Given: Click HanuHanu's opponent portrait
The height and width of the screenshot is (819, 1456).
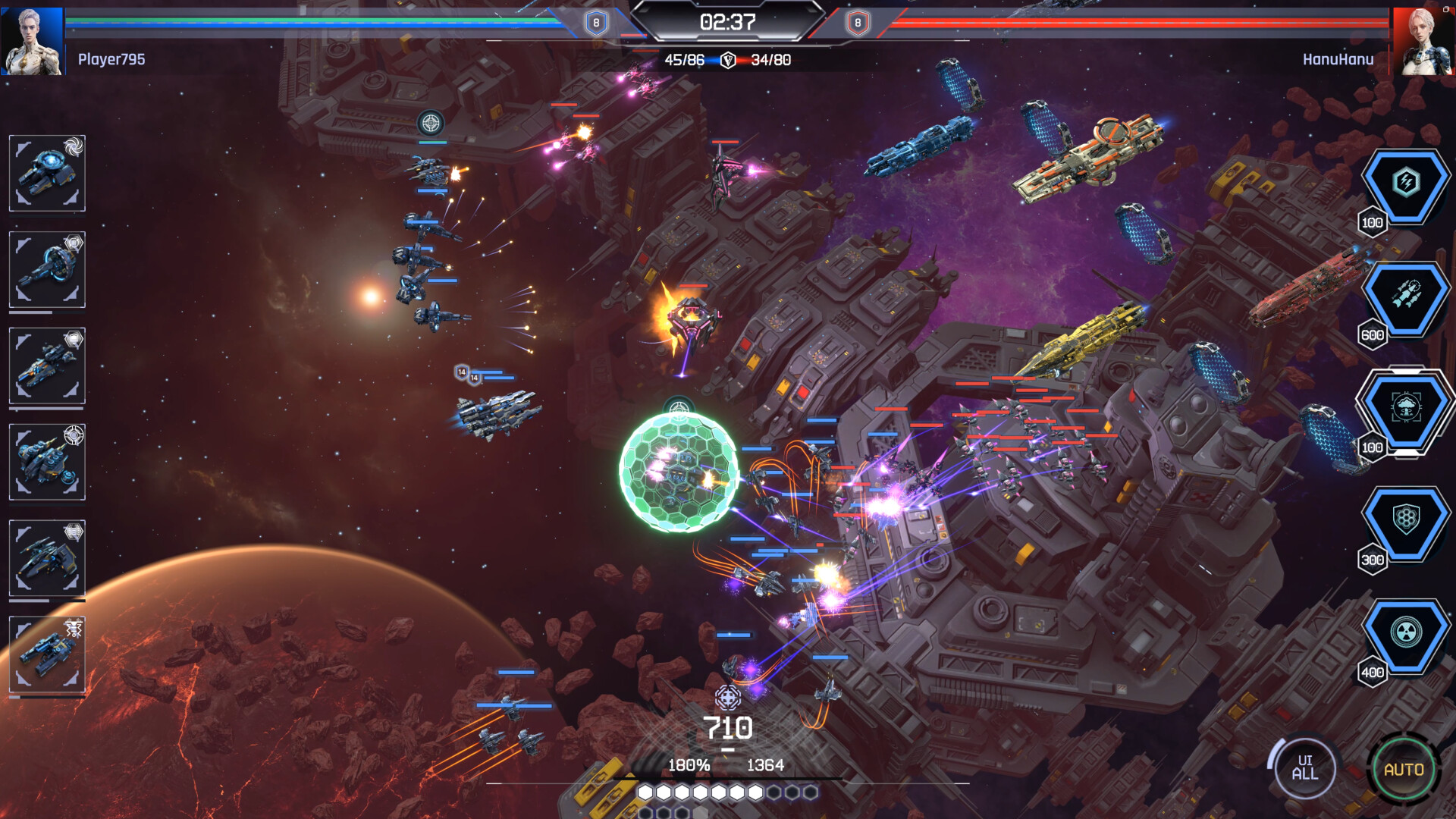Looking at the screenshot, I should tap(1424, 42).
